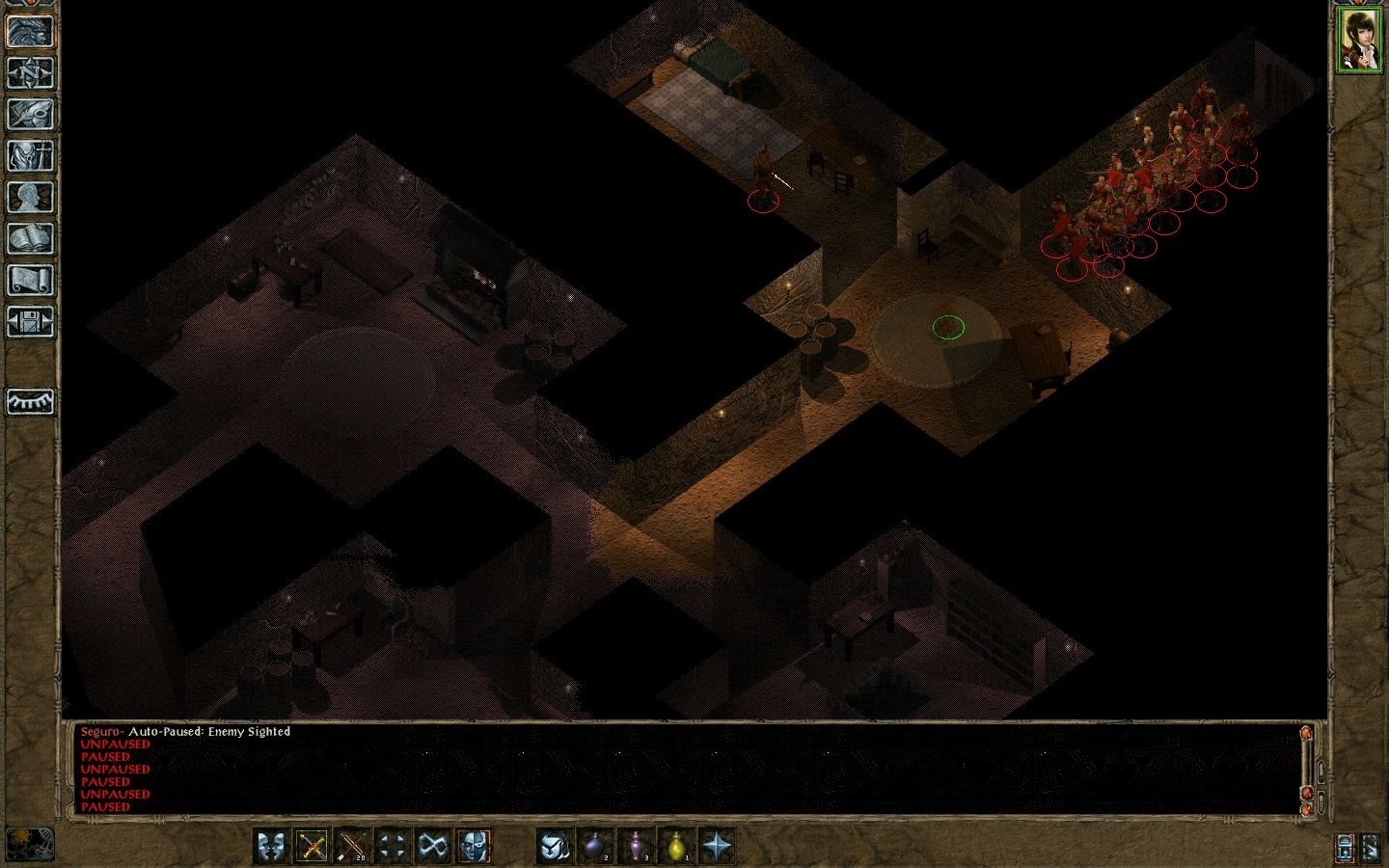Use the infinity-loop ability button
The height and width of the screenshot is (868, 1389).
tap(433, 846)
